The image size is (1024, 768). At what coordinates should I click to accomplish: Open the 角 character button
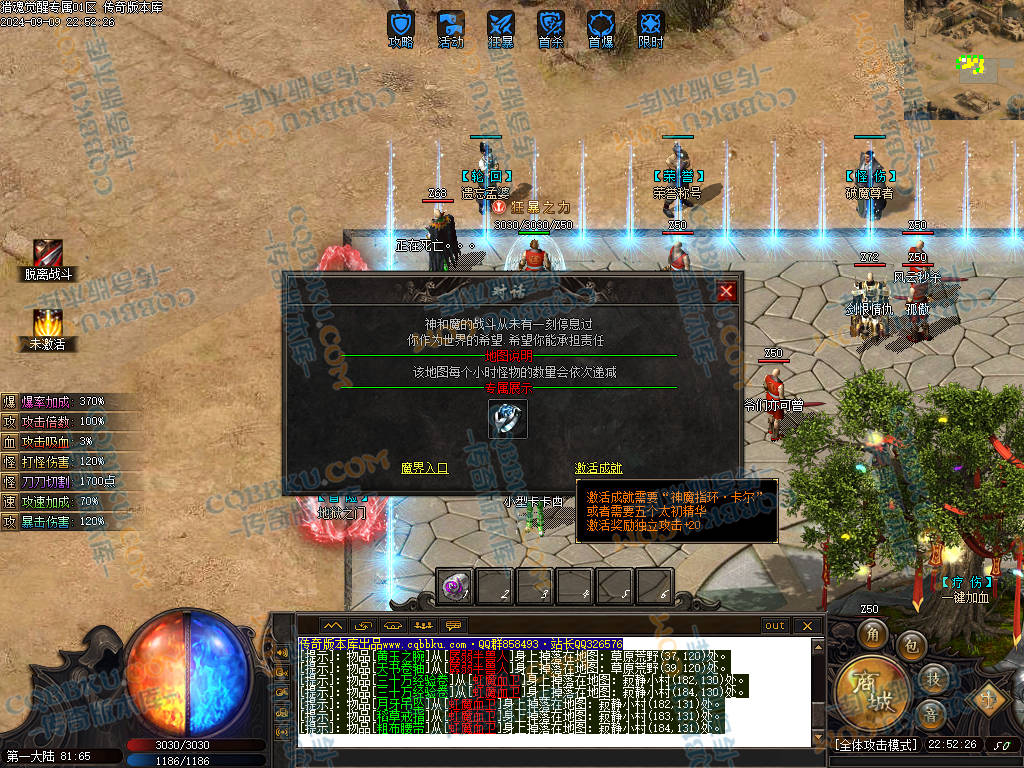[x=871, y=635]
